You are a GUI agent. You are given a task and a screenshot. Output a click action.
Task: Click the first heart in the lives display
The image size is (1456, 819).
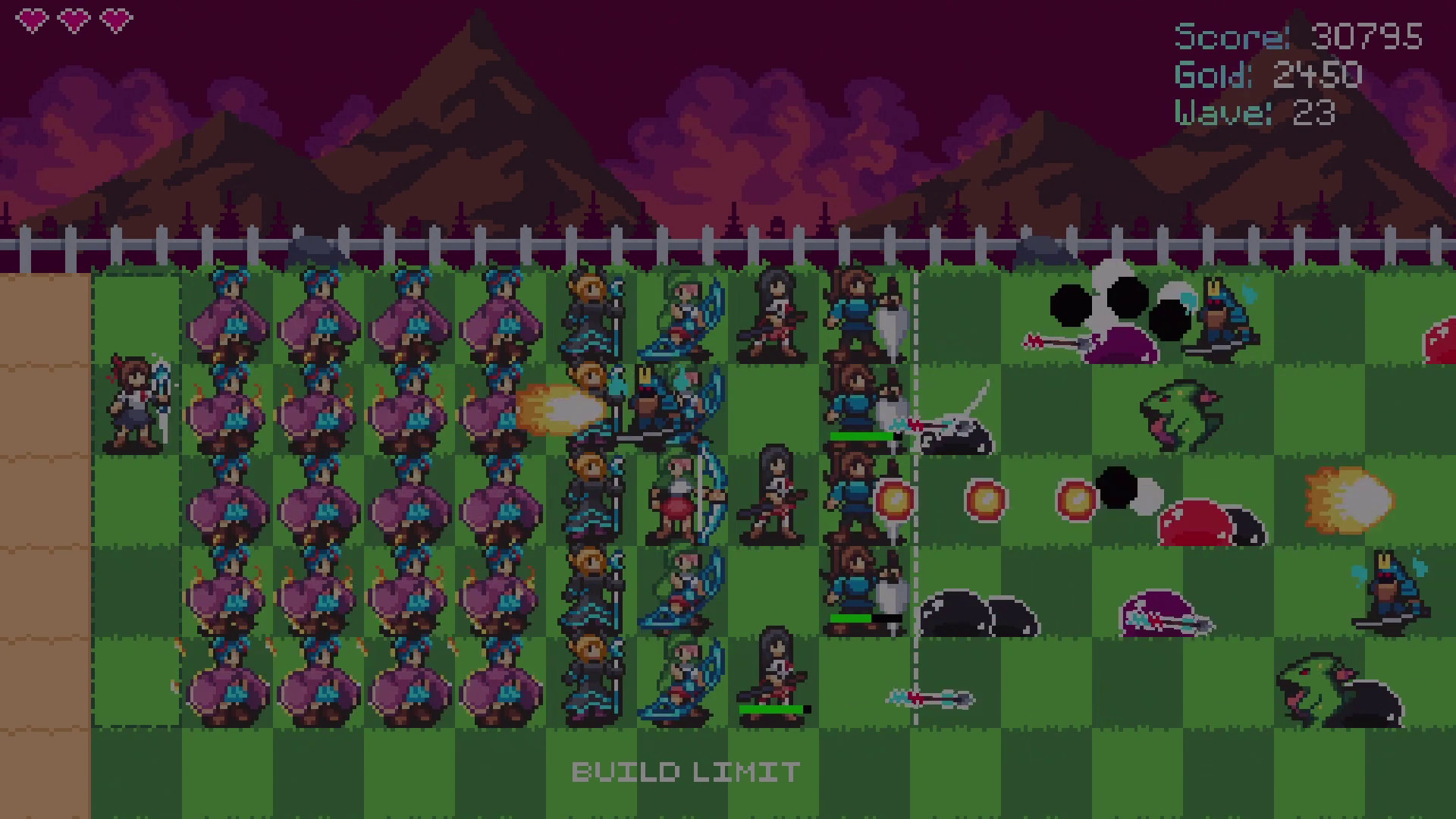tap(32, 19)
